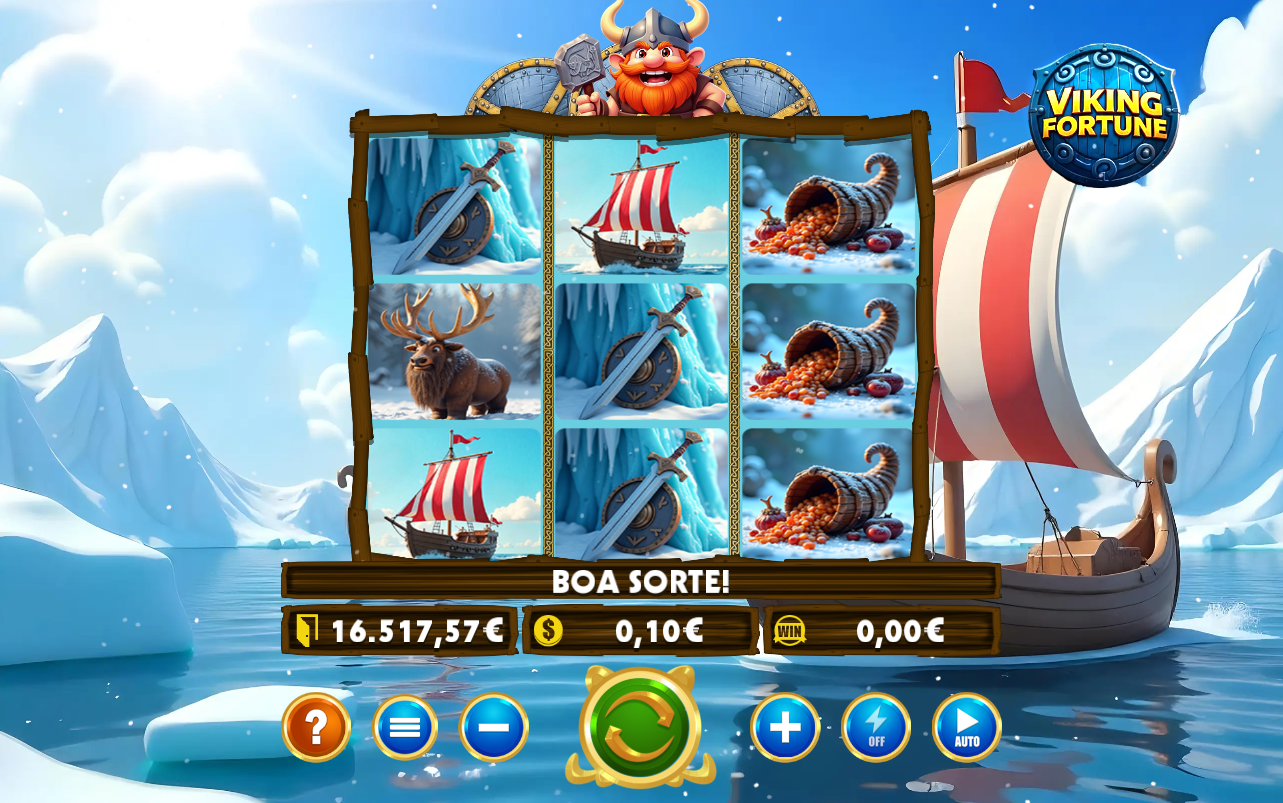Viewport: 1283px width, 803px height.
Task: Increase the bet with the plus button
Action: [785, 728]
